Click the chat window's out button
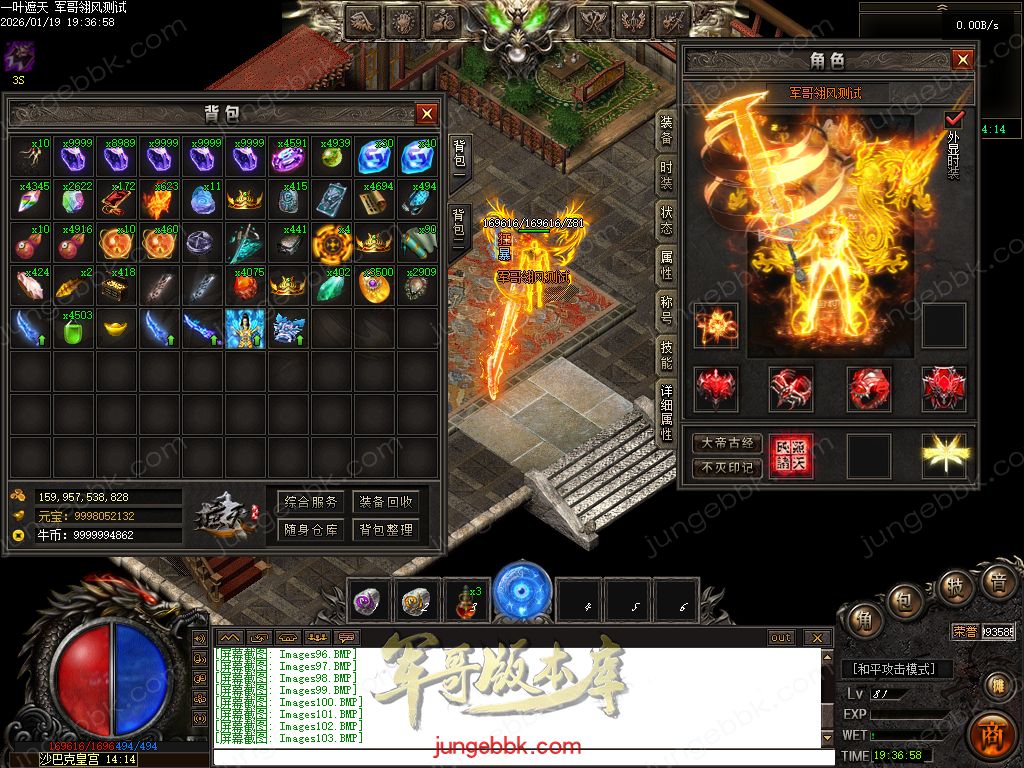This screenshot has height=768, width=1024. [x=781, y=638]
